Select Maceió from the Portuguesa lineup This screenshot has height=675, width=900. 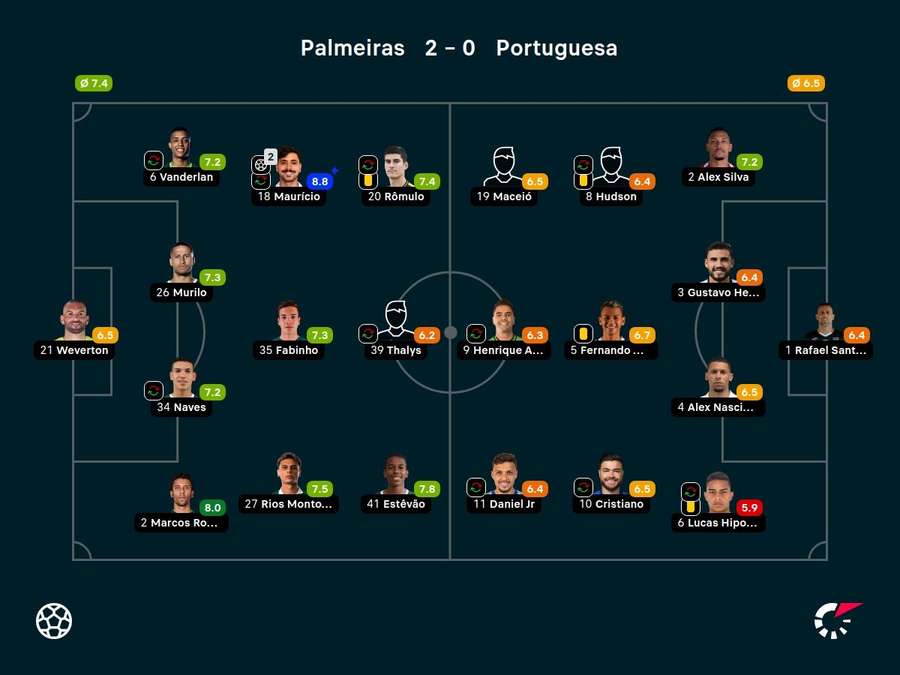504,168
